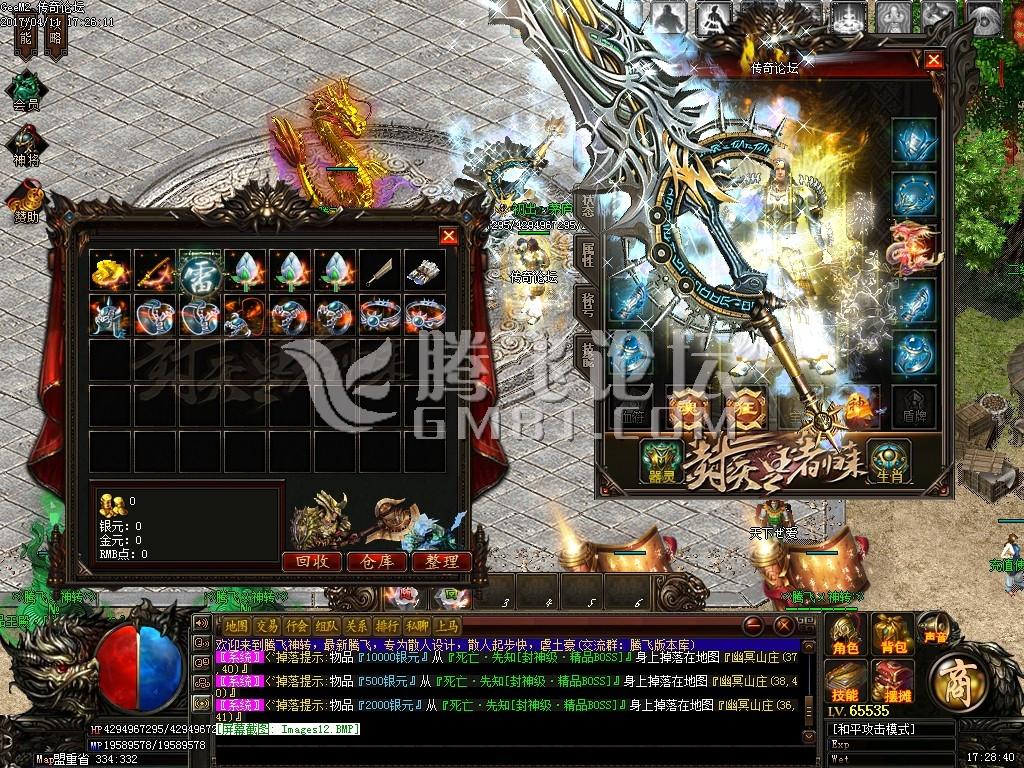This screenshot has height=768, width=1024.
Task: Open the 技能 skills panel
Action: pos(846,682)
